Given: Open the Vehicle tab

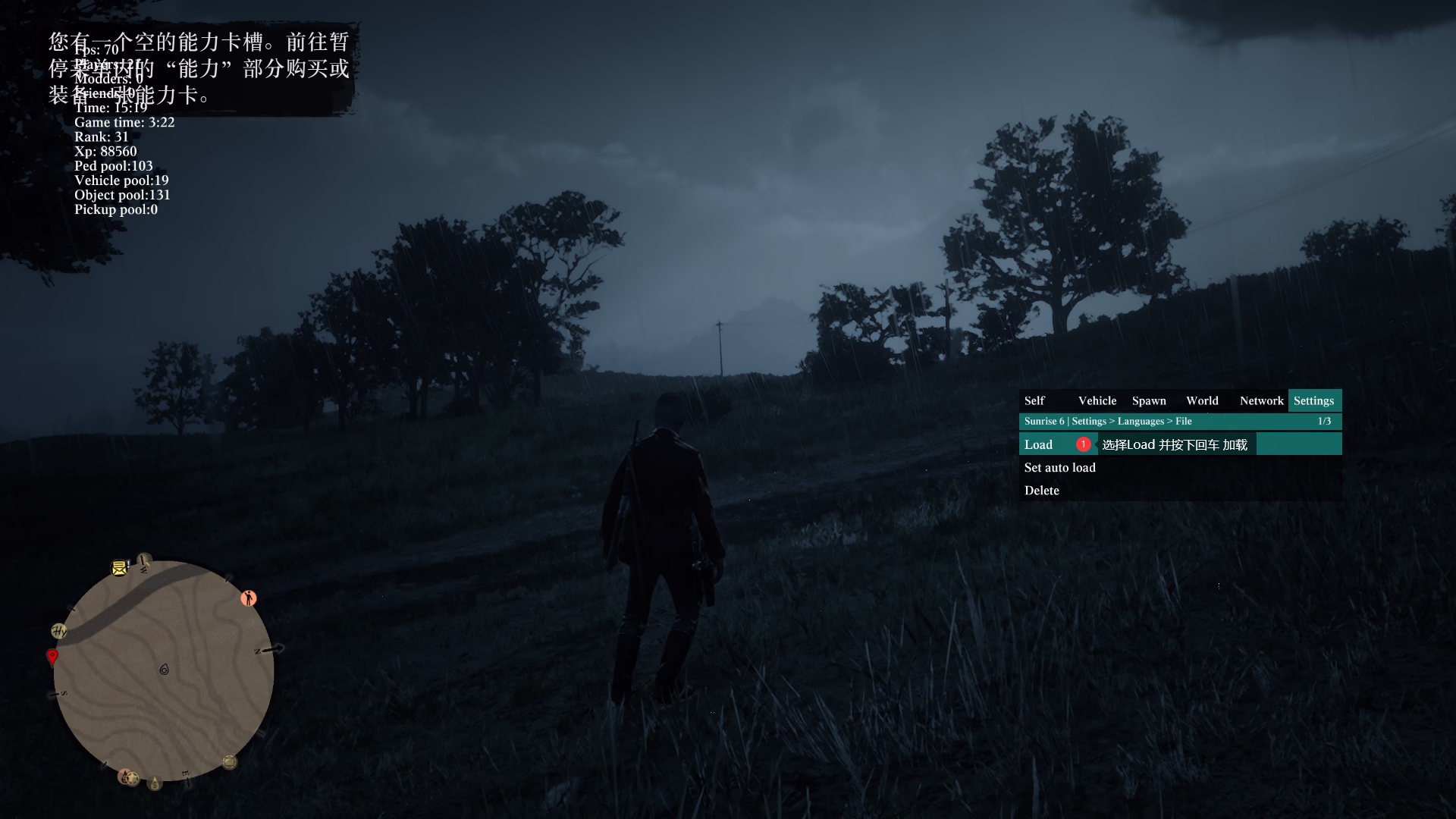Looking at the screenshot, I should pyautogui.click(x=1097, y=400).
